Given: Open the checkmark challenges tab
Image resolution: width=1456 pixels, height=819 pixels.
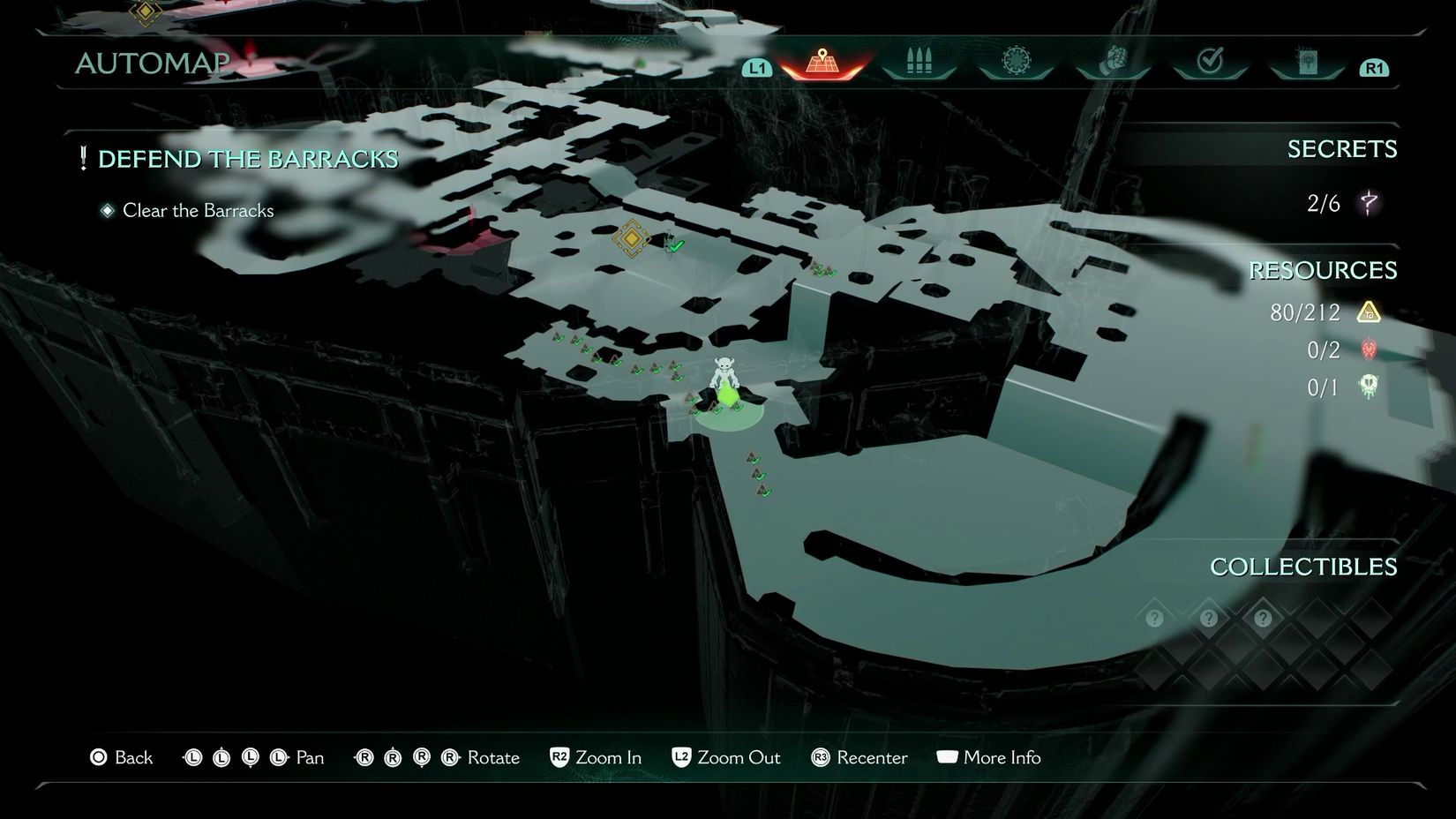Looking at the screenshot, I should 1210,62.
